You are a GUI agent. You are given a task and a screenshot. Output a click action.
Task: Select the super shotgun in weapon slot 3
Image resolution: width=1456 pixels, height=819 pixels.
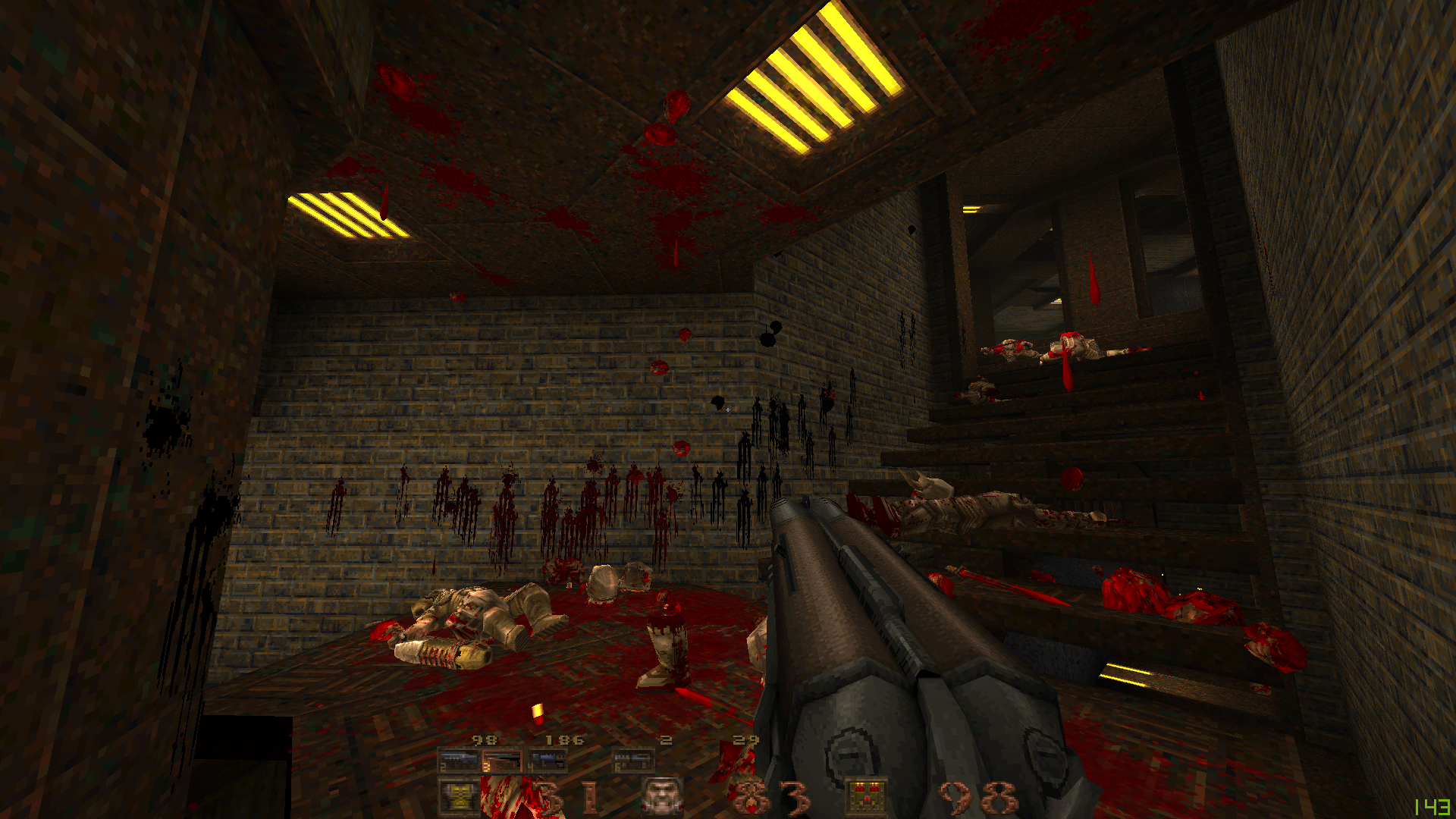tap(502, 758)
